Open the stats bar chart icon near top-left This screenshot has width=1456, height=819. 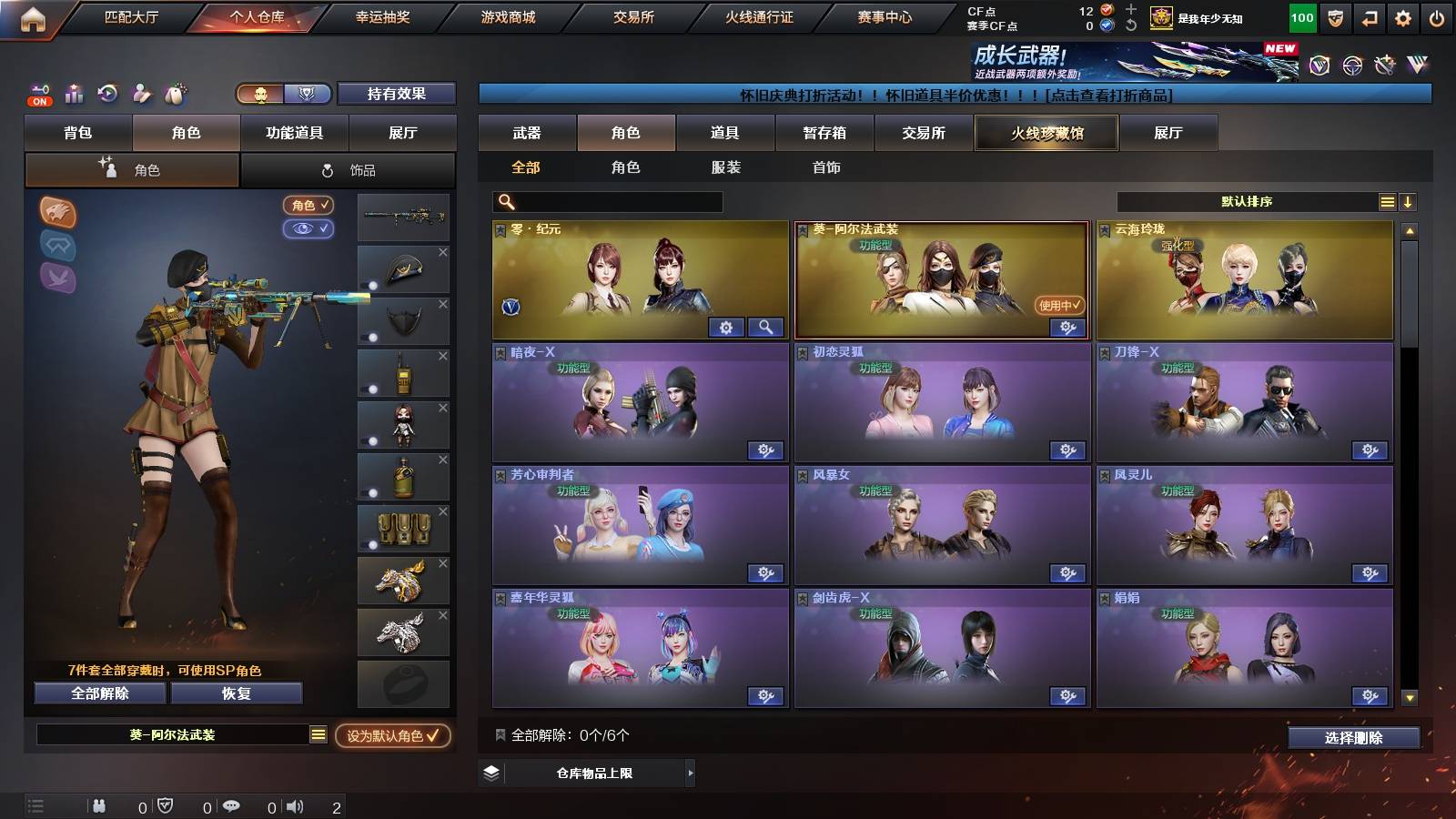(x=73, y=95)
